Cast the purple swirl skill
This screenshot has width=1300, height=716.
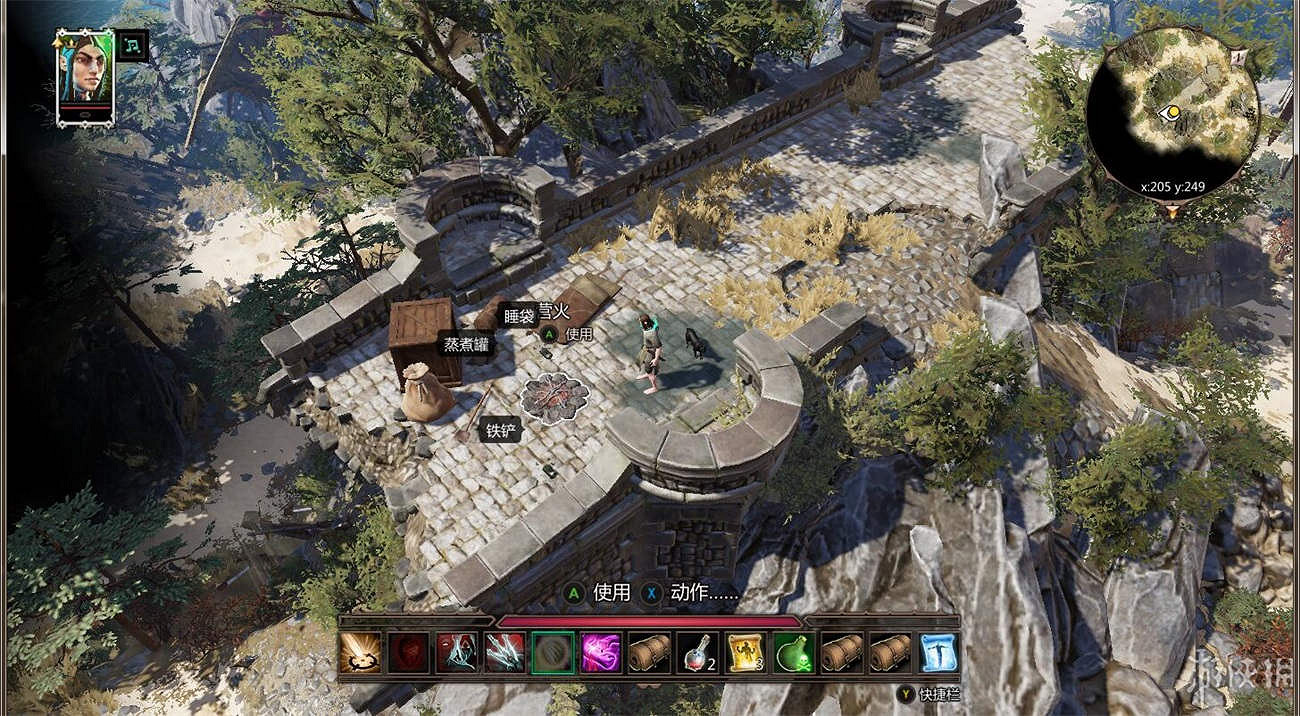pos(600,652)
